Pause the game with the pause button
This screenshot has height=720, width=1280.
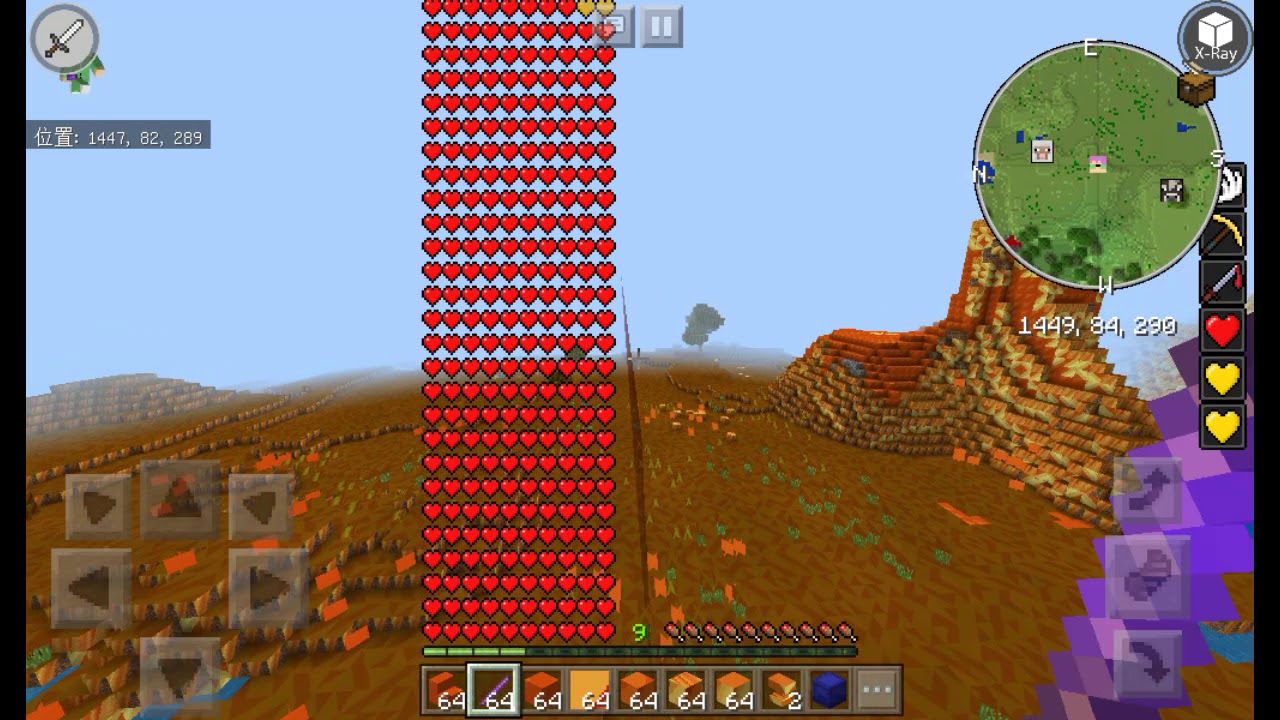click(x=660, y=27)
